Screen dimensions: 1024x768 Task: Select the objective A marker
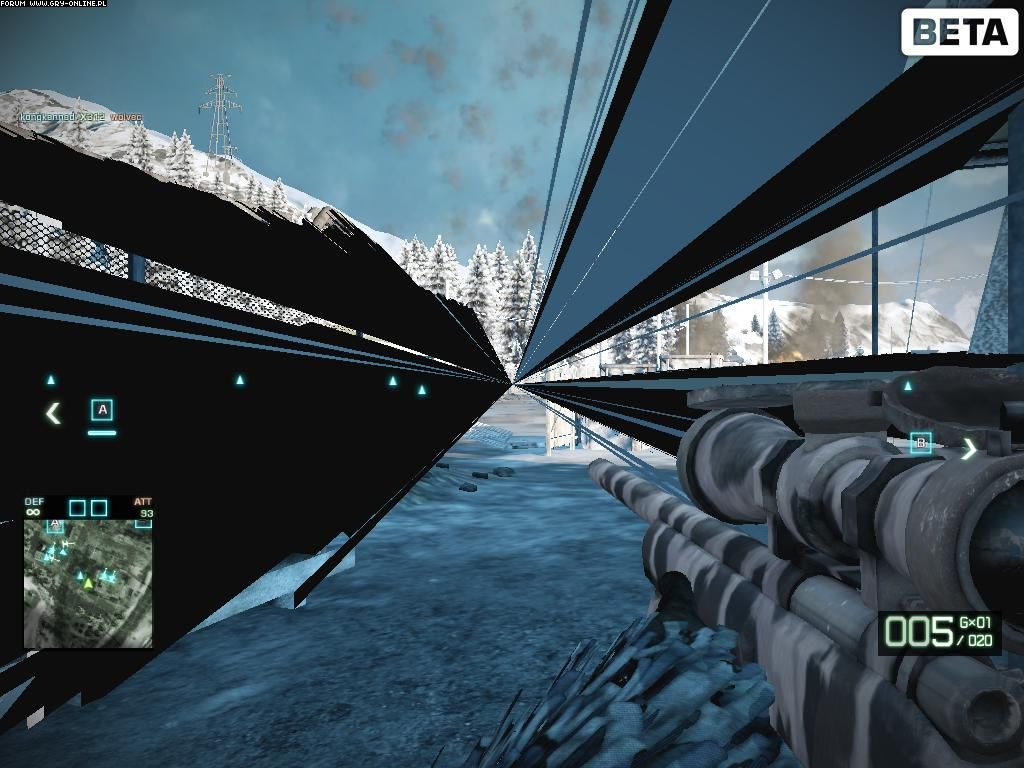(x=102, y=410)
